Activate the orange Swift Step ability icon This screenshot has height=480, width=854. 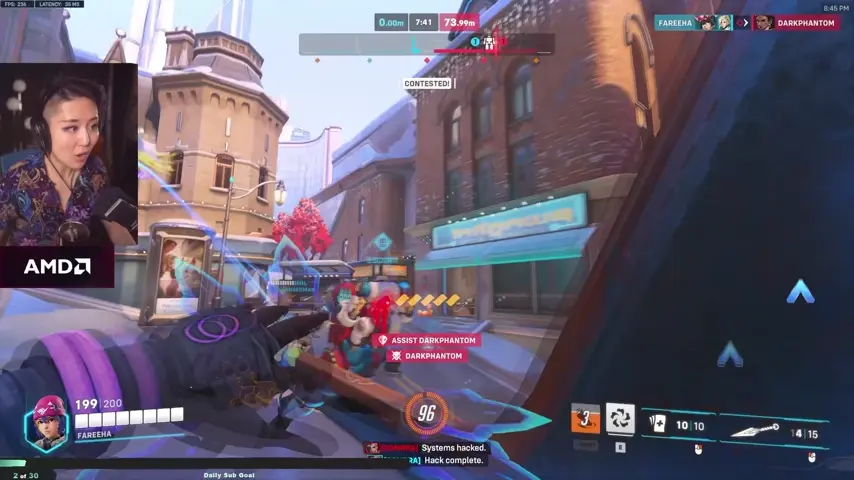coord(585,419)
